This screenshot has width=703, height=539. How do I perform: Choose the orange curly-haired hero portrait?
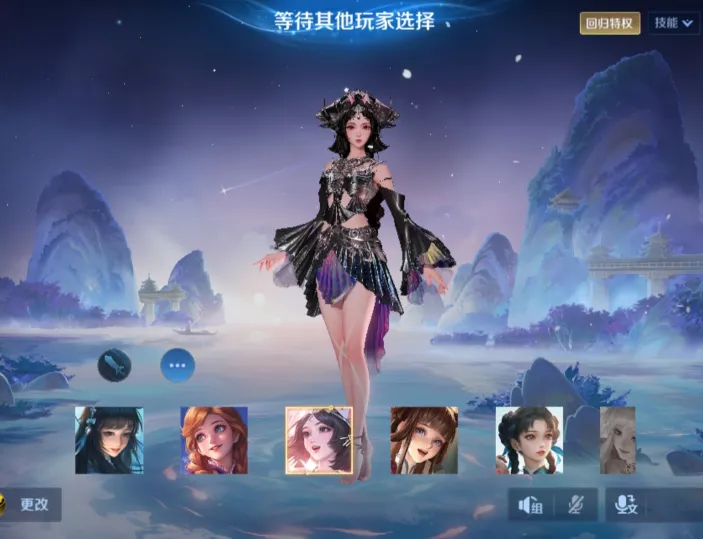tap(214, 440)
